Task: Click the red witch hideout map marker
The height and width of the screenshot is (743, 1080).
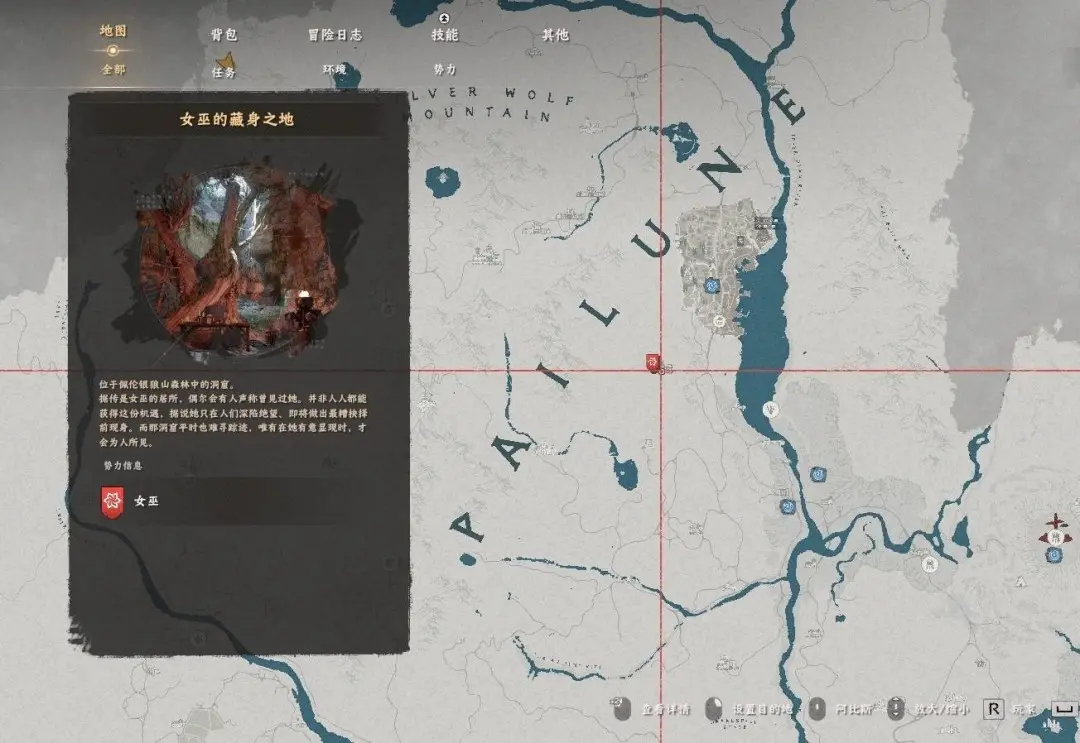Action: pyautogui.click(x=653, y=362)
